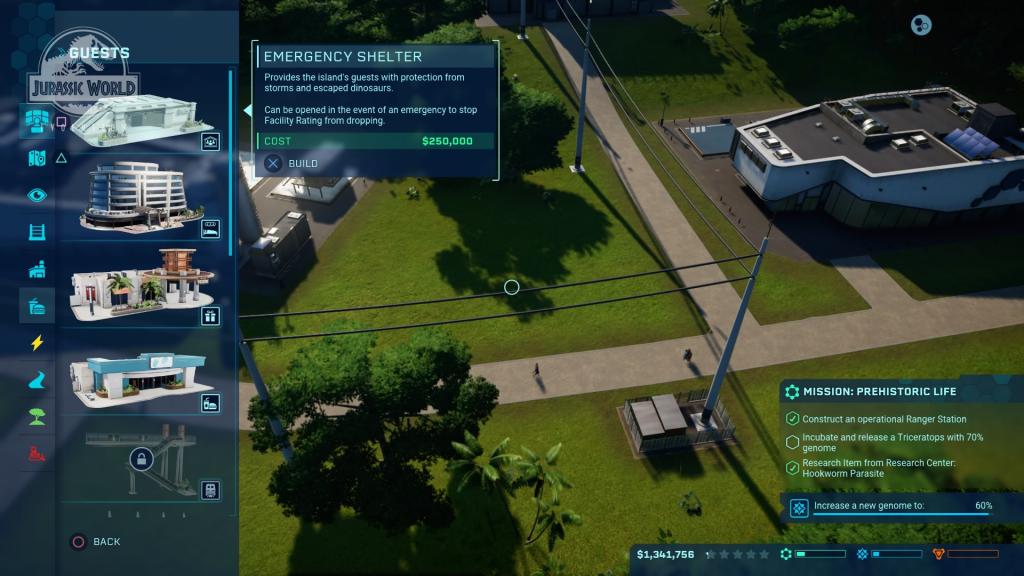Open the power lightning bolt category
Image resolution: width=1024 pixels, height=576 pixels.
[37, 343]
